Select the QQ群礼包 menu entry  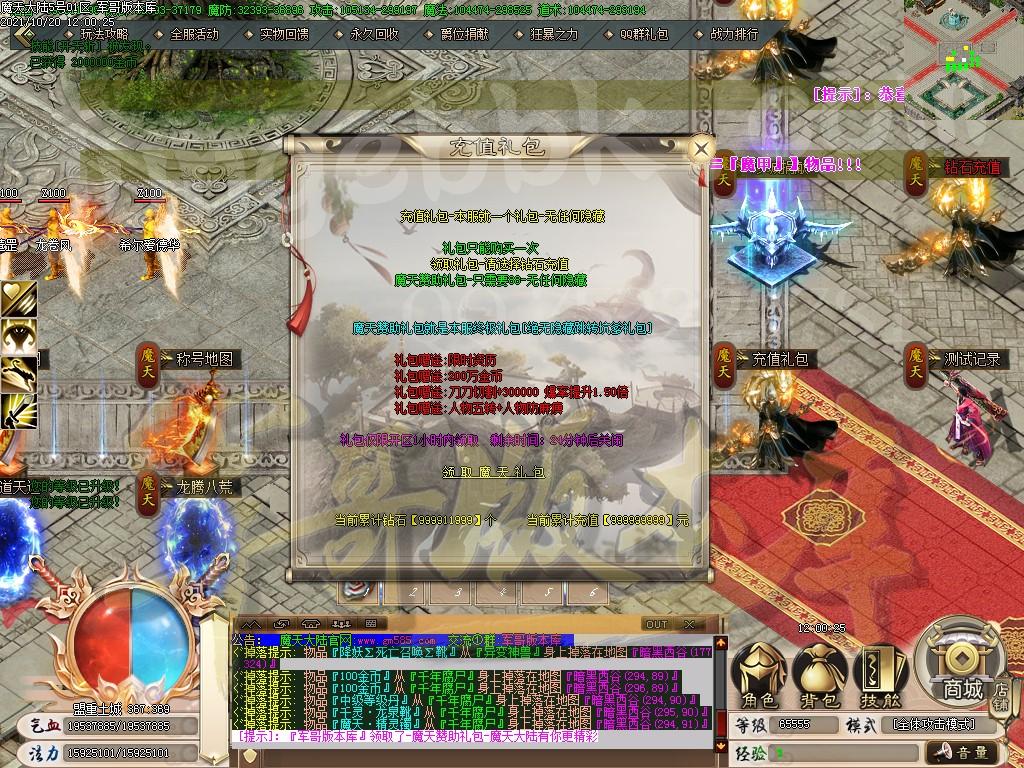[644, 33]
